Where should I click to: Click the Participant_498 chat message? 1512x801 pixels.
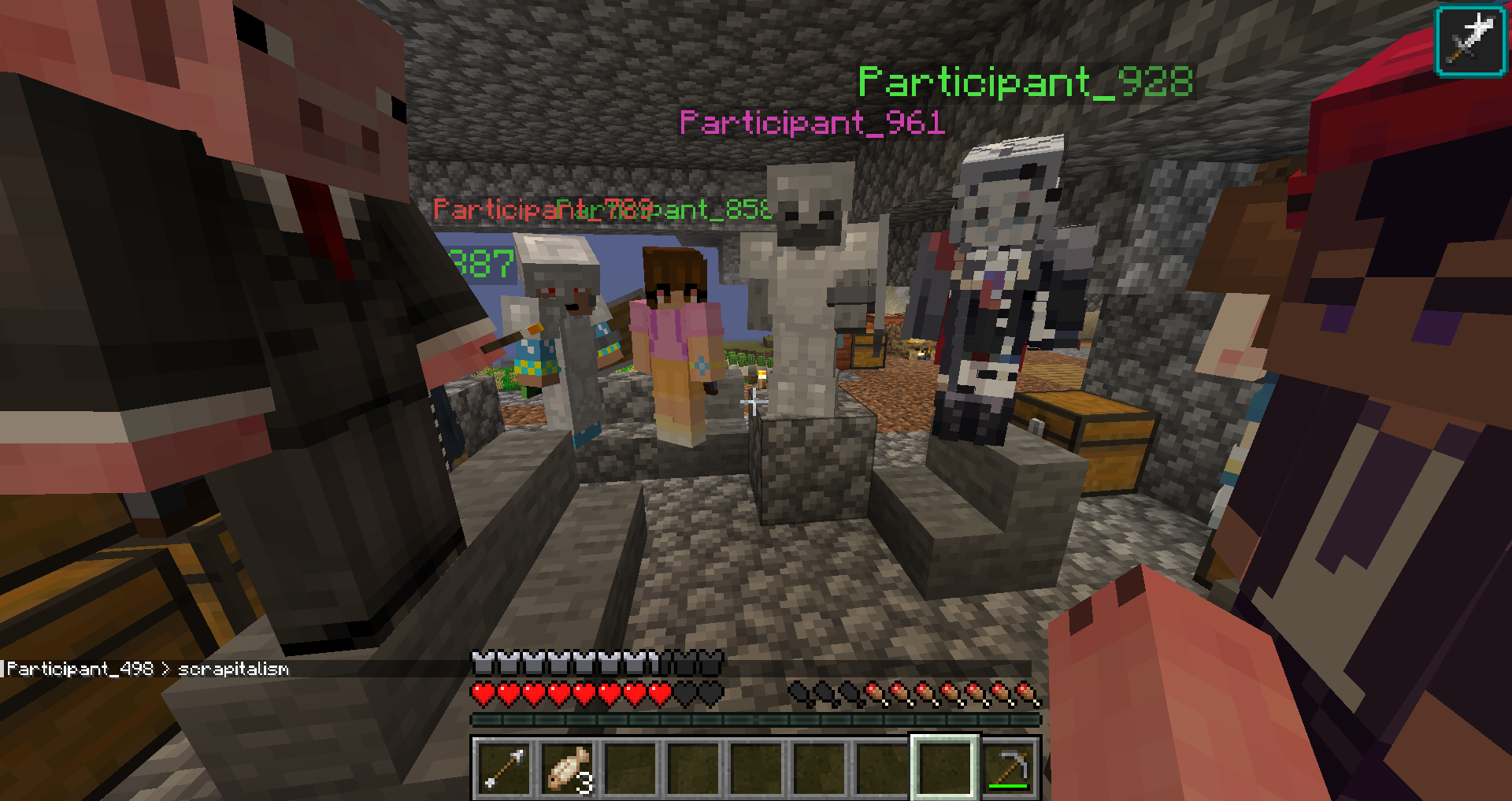pos(148,669)
